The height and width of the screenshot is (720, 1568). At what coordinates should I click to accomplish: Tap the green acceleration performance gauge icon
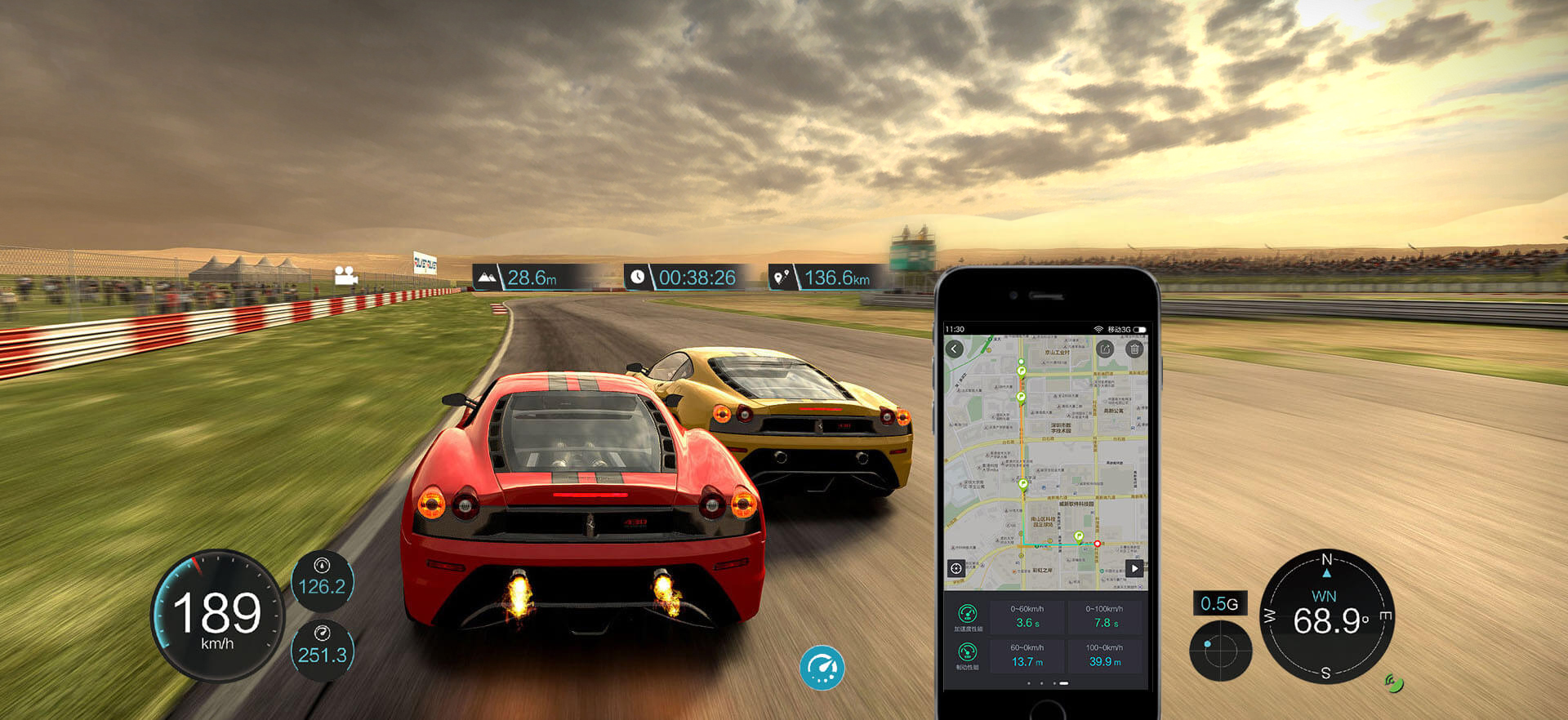(967, 615)
